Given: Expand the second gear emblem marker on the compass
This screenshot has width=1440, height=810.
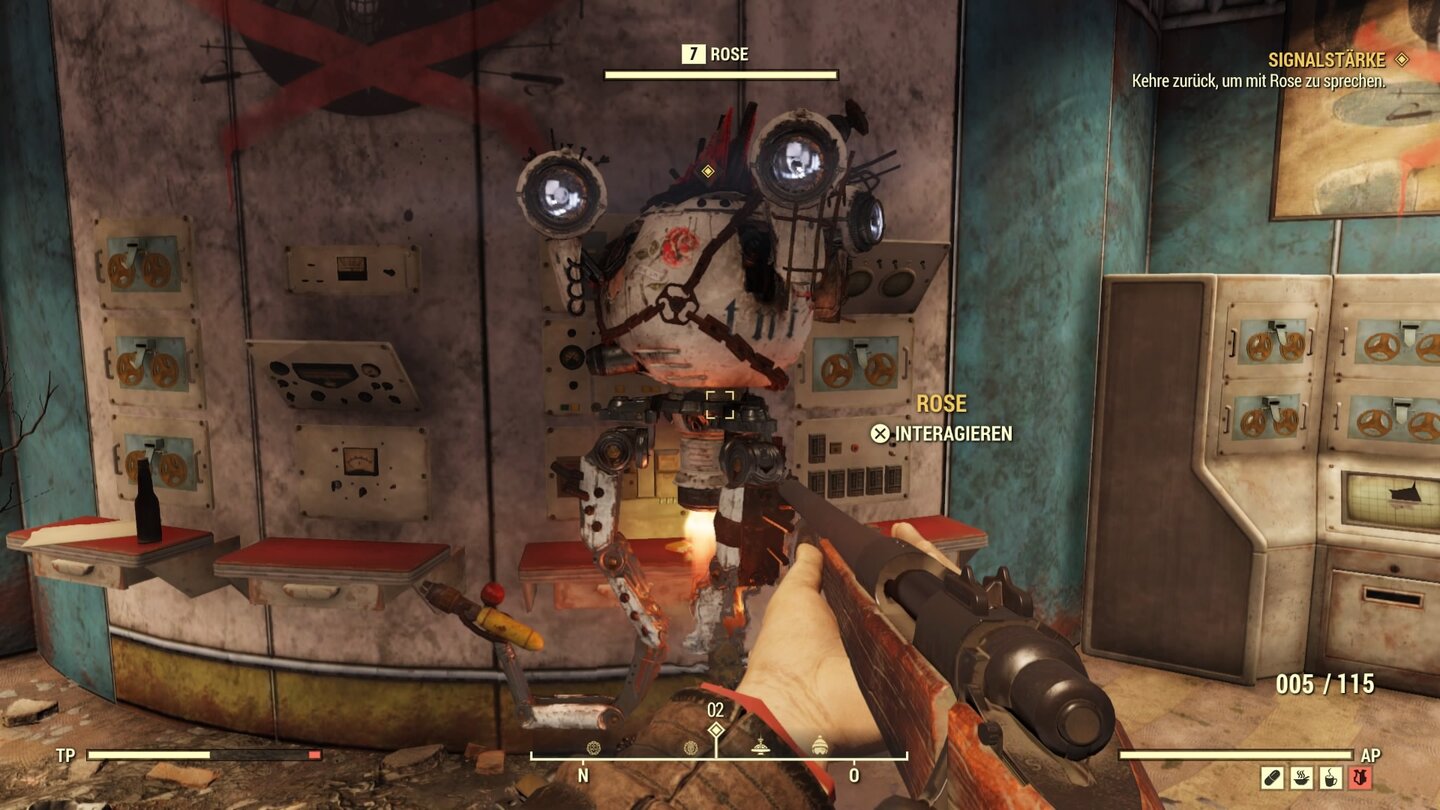Looking at the screenshot, I should (x=690, y=746).
